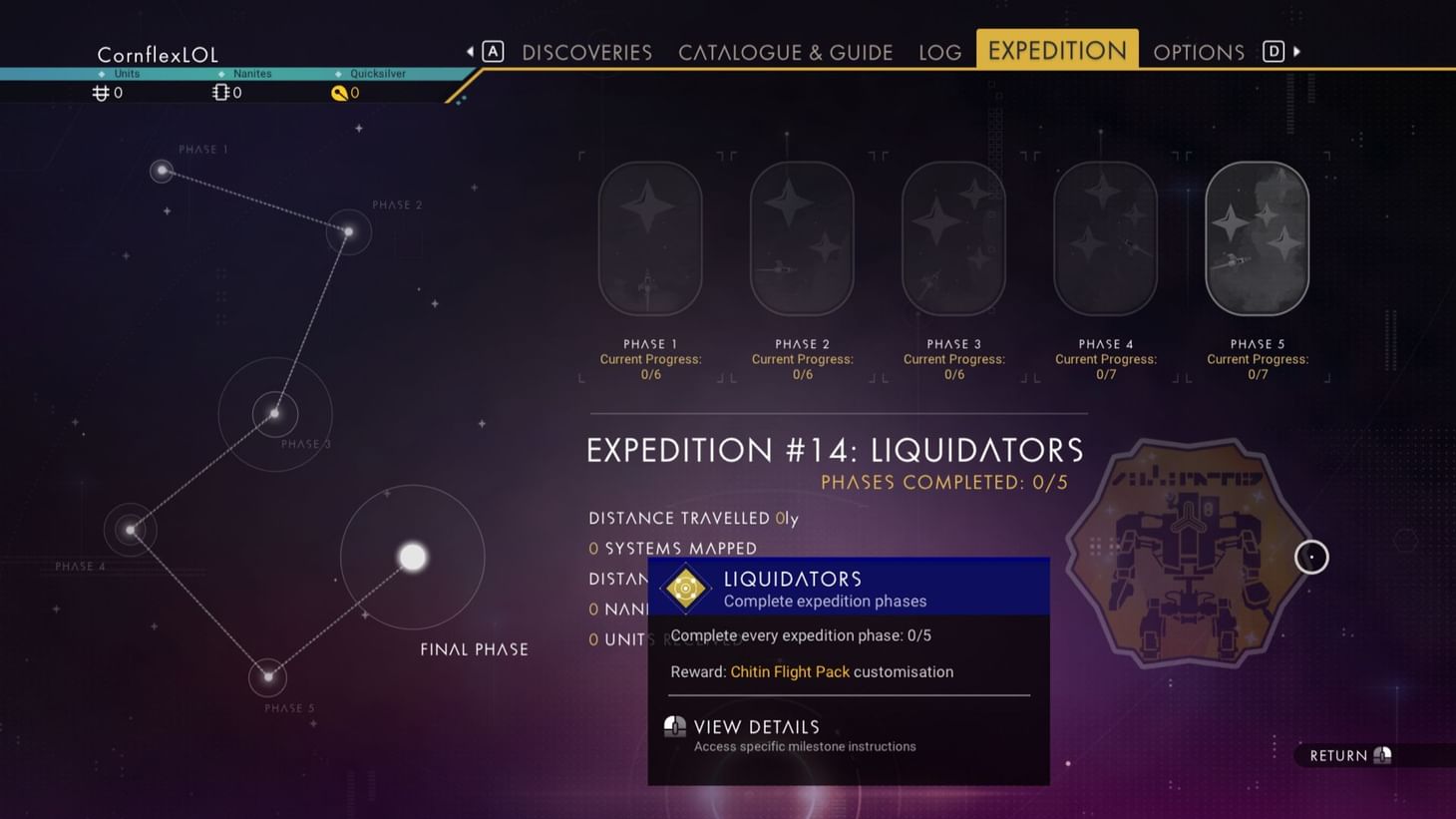Select the Phase 5 triple-star card
This screenshot has width=1456, height=819.
[x=1257, y=237]
